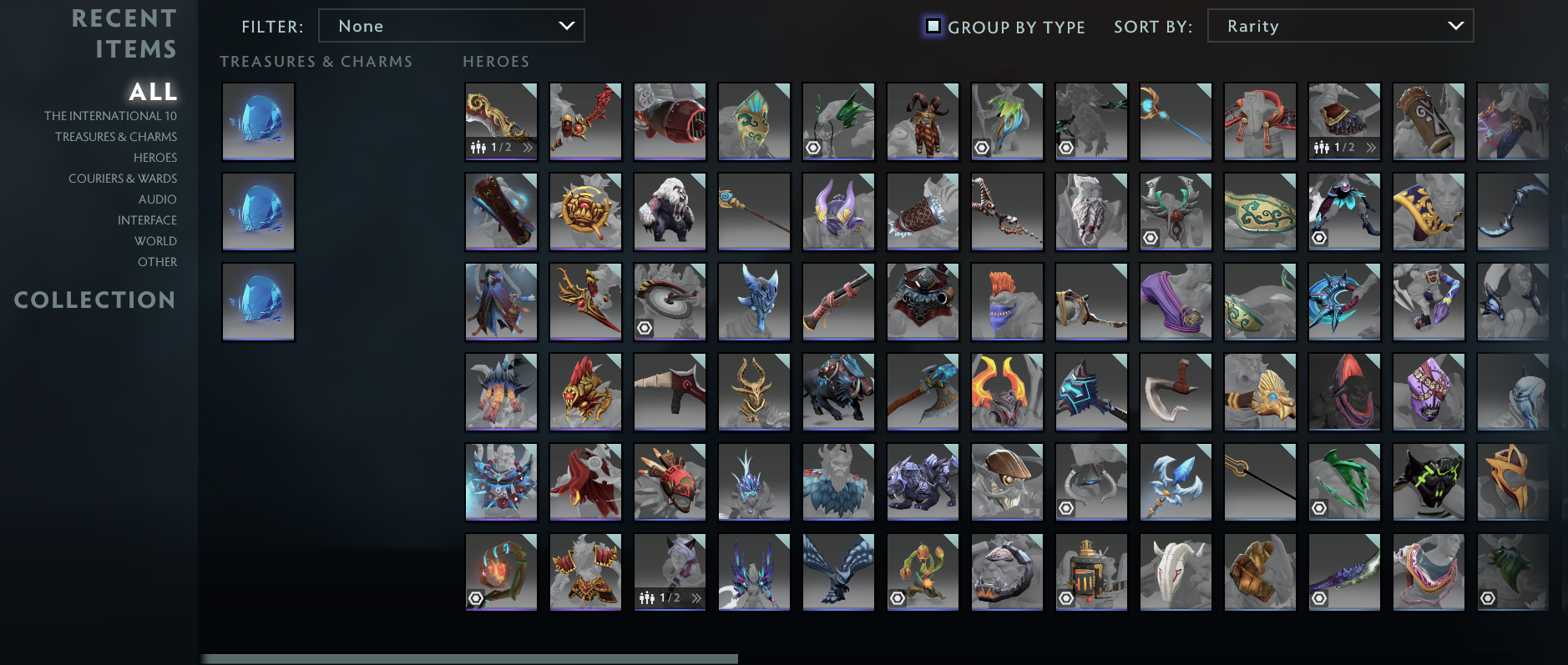Enable the GROUP BY TYPE checkbox
1568x665 pixels.
933,26
